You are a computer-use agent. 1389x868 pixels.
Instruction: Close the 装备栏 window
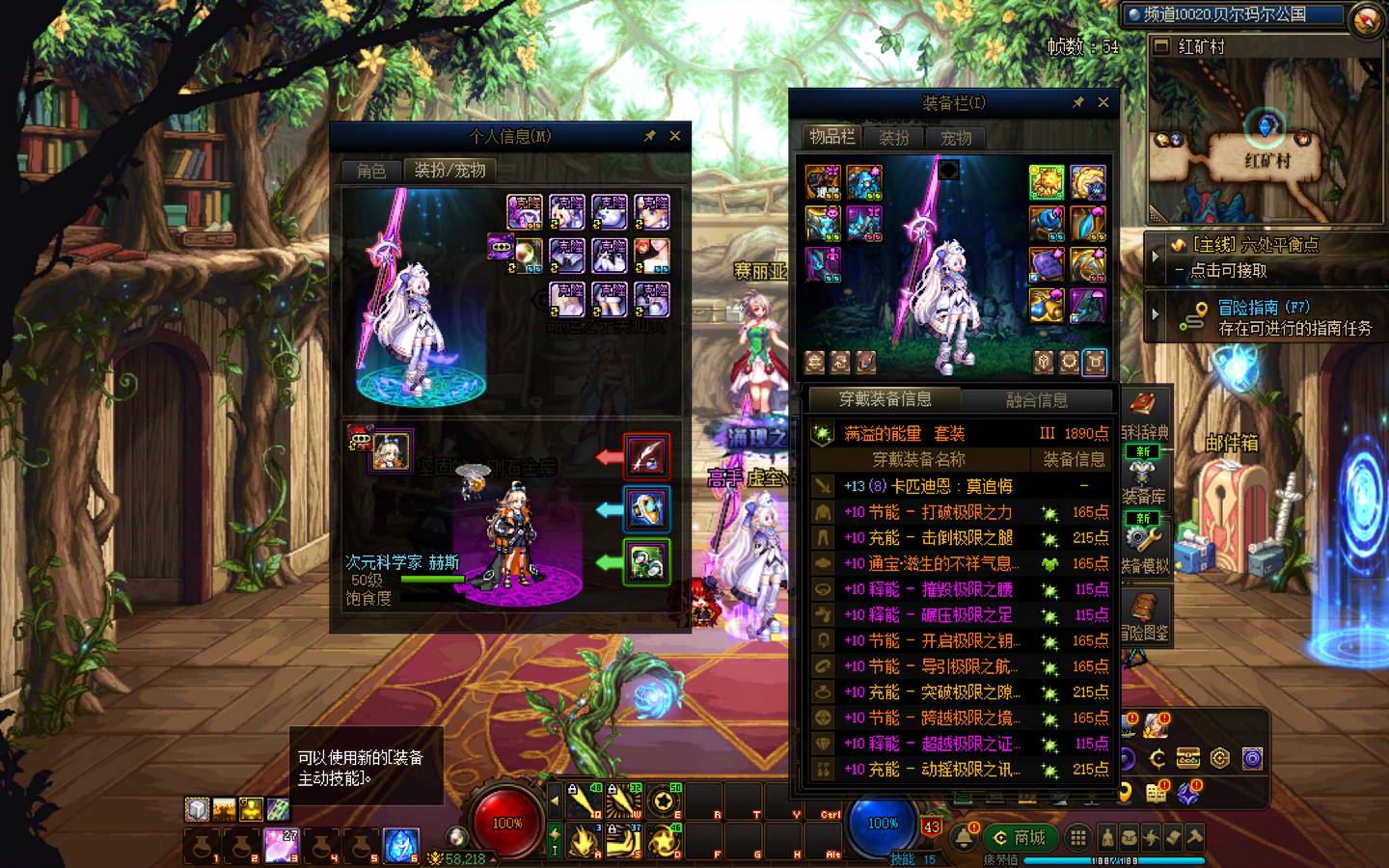(x=1103, y=102)
